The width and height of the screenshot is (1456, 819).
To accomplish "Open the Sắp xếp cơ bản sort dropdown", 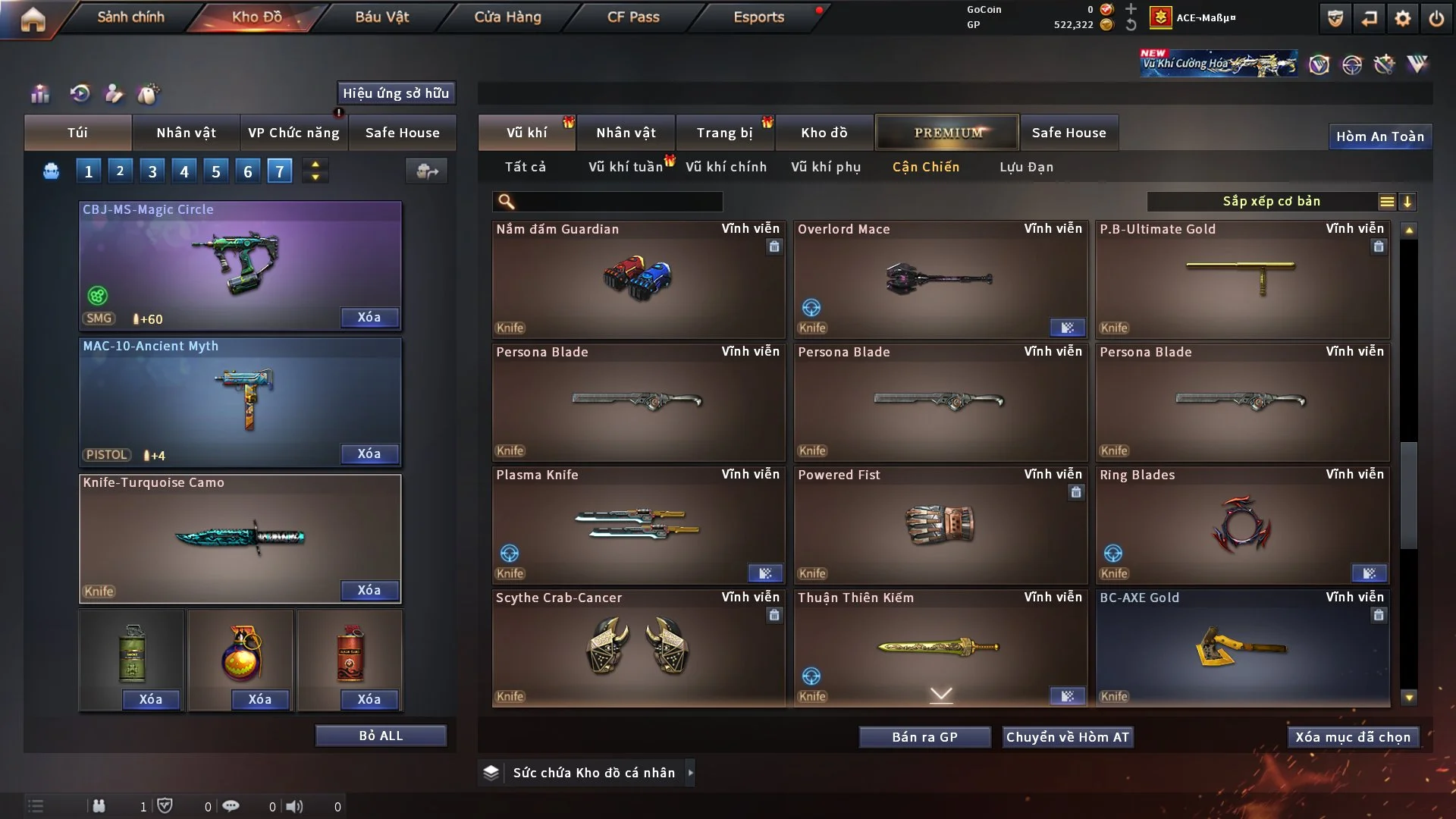I will pyautogui.click(x=1271, y=202).
